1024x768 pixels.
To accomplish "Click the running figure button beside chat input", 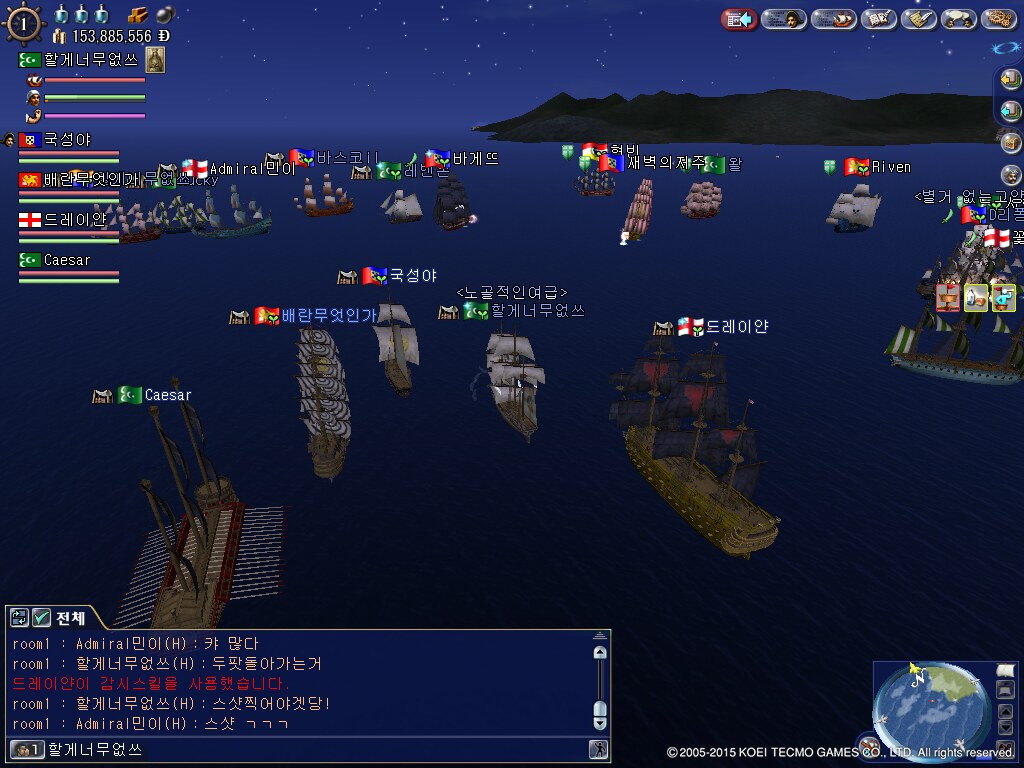I will [x=598, y=748].
